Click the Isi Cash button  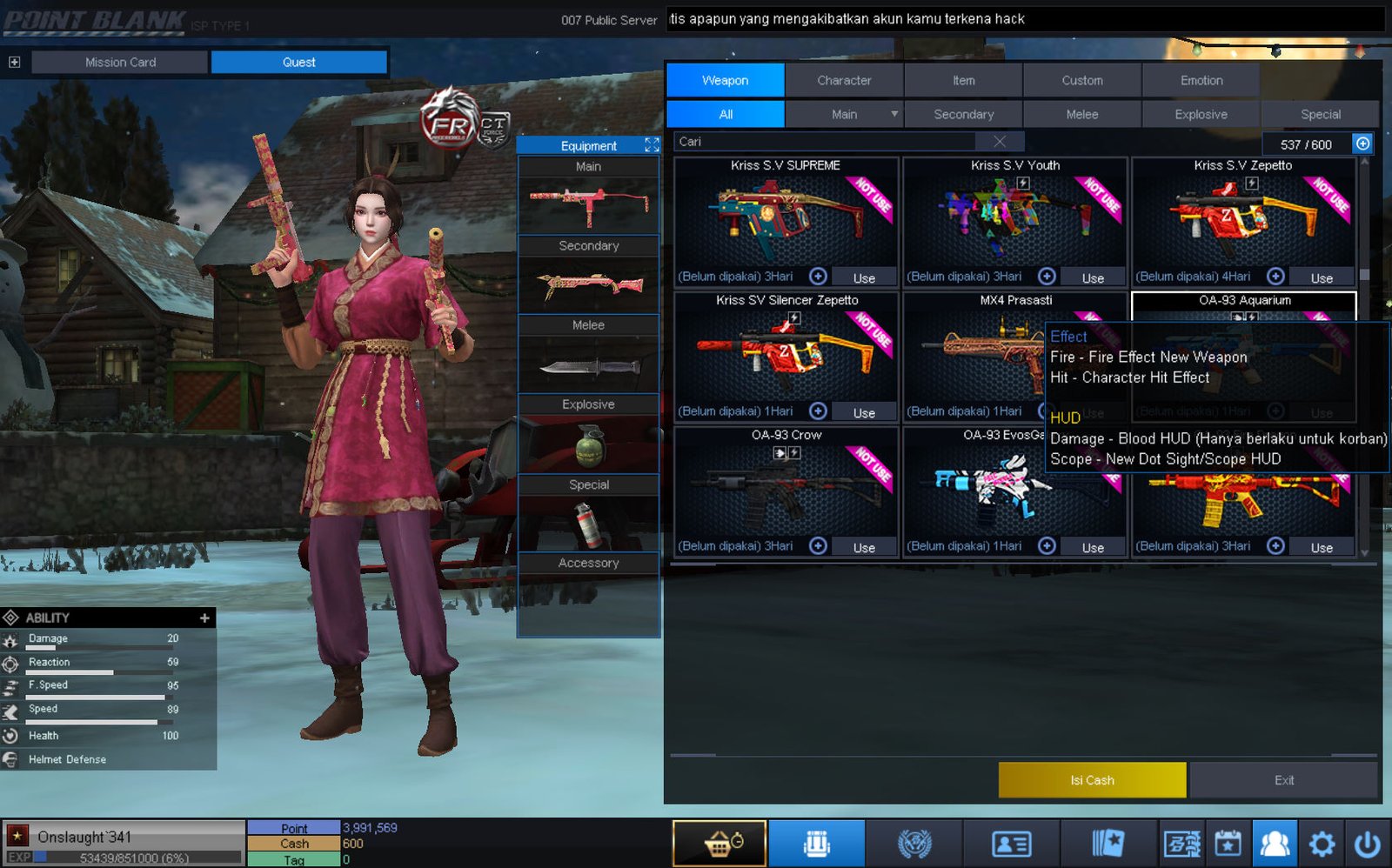[1092, 780]
